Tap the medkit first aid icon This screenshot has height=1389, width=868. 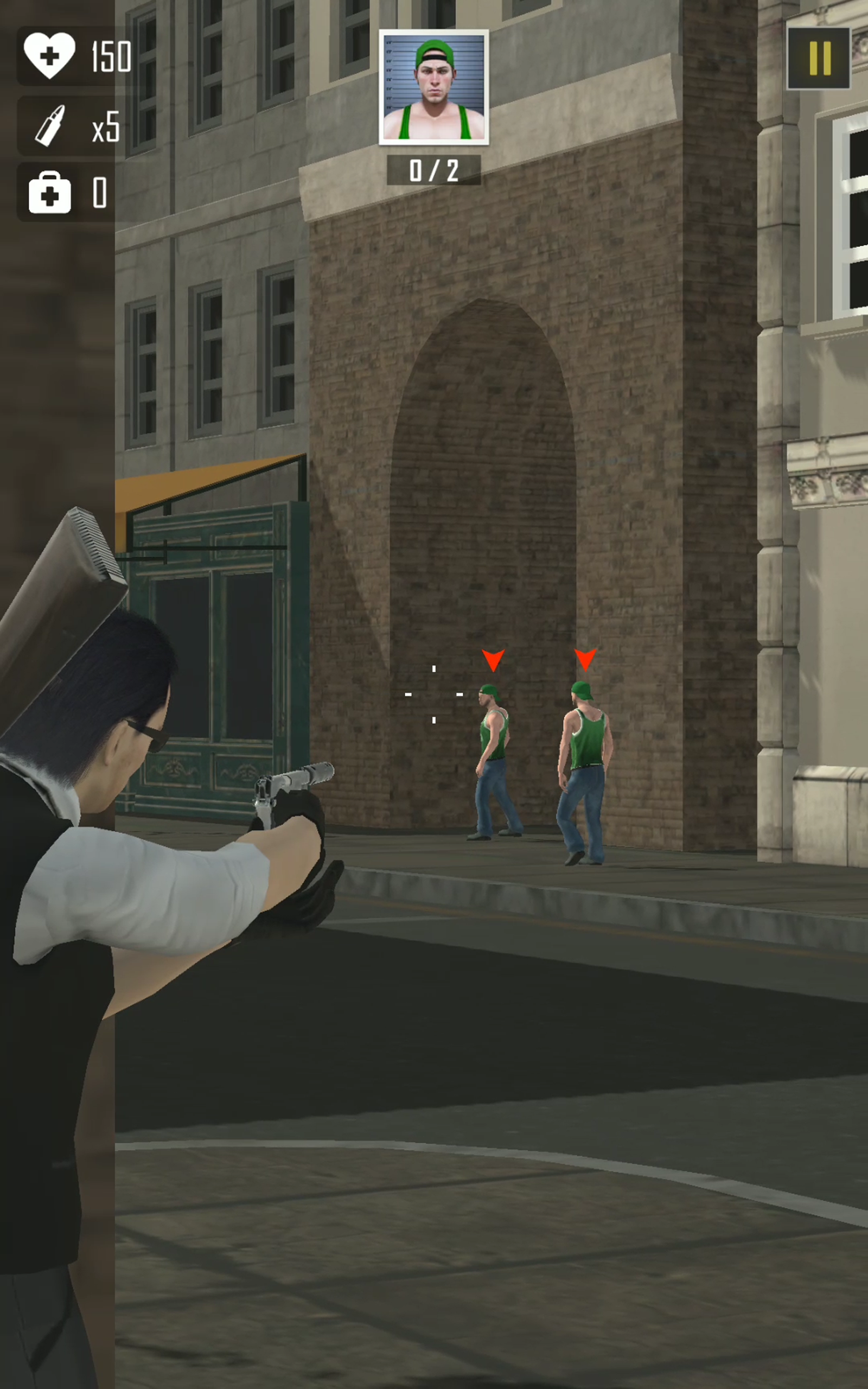coord(50,194)
